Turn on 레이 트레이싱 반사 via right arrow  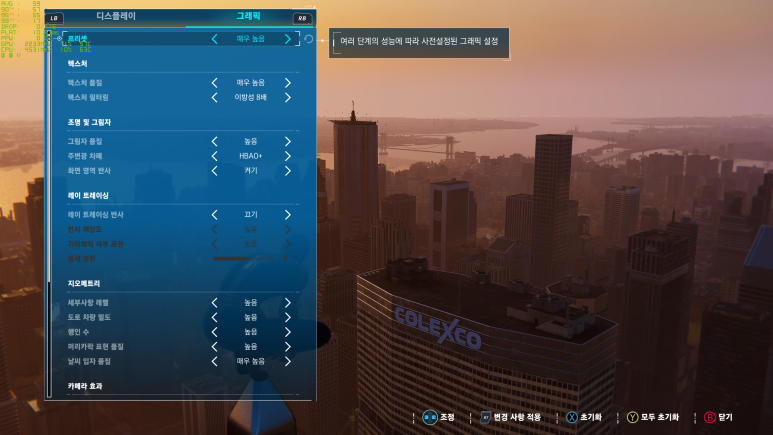(288, 214)
